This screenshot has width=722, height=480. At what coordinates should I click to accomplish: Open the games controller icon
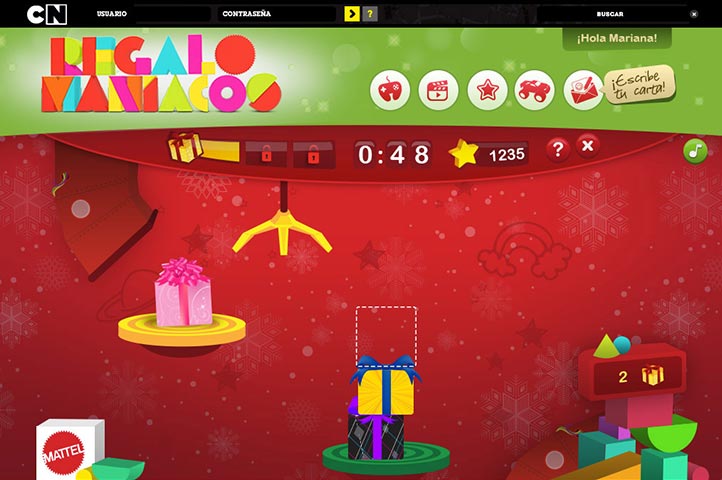click(x=390, y=91)
